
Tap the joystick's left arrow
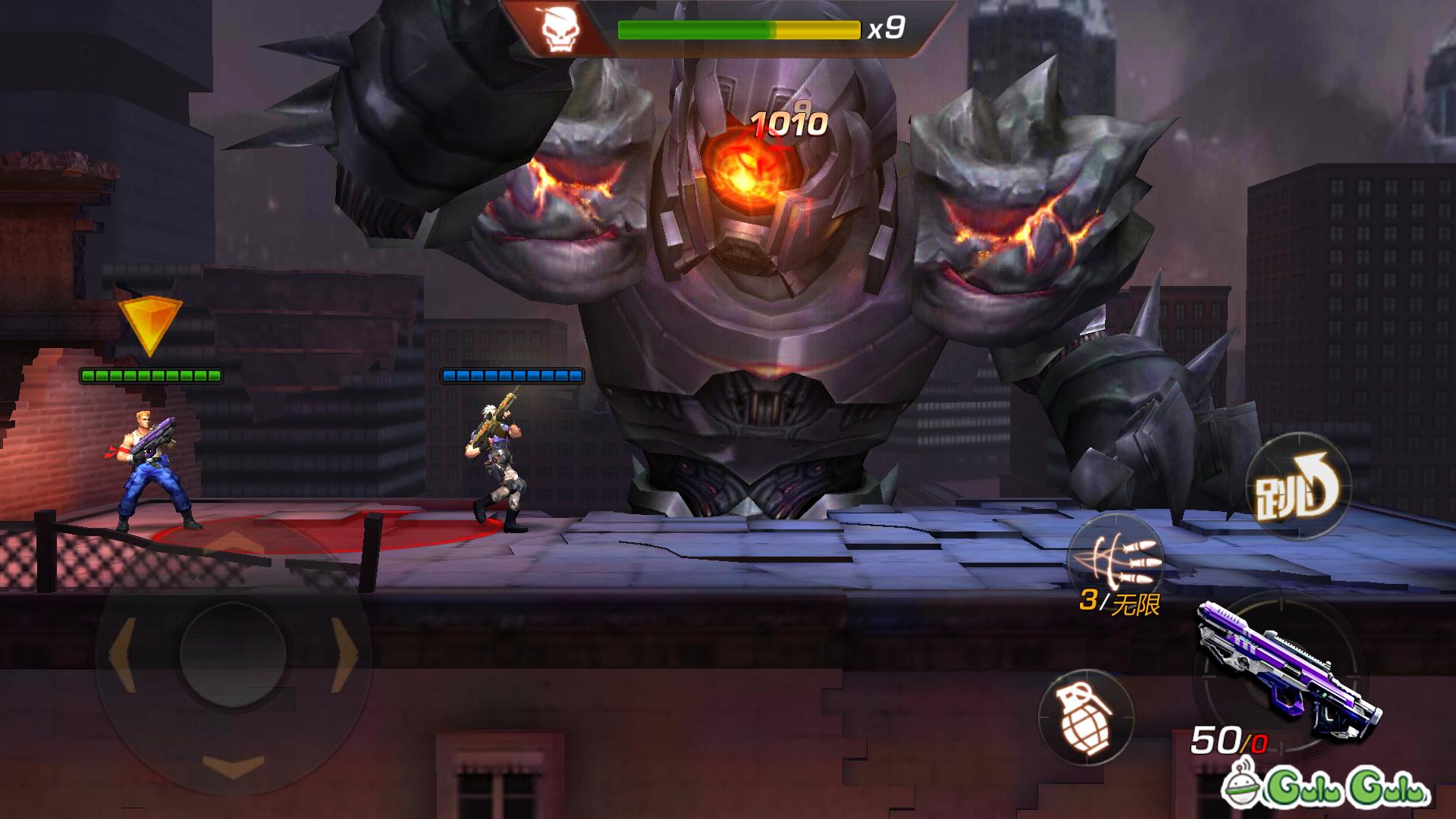pyautogui.click(x=123, y=654)
